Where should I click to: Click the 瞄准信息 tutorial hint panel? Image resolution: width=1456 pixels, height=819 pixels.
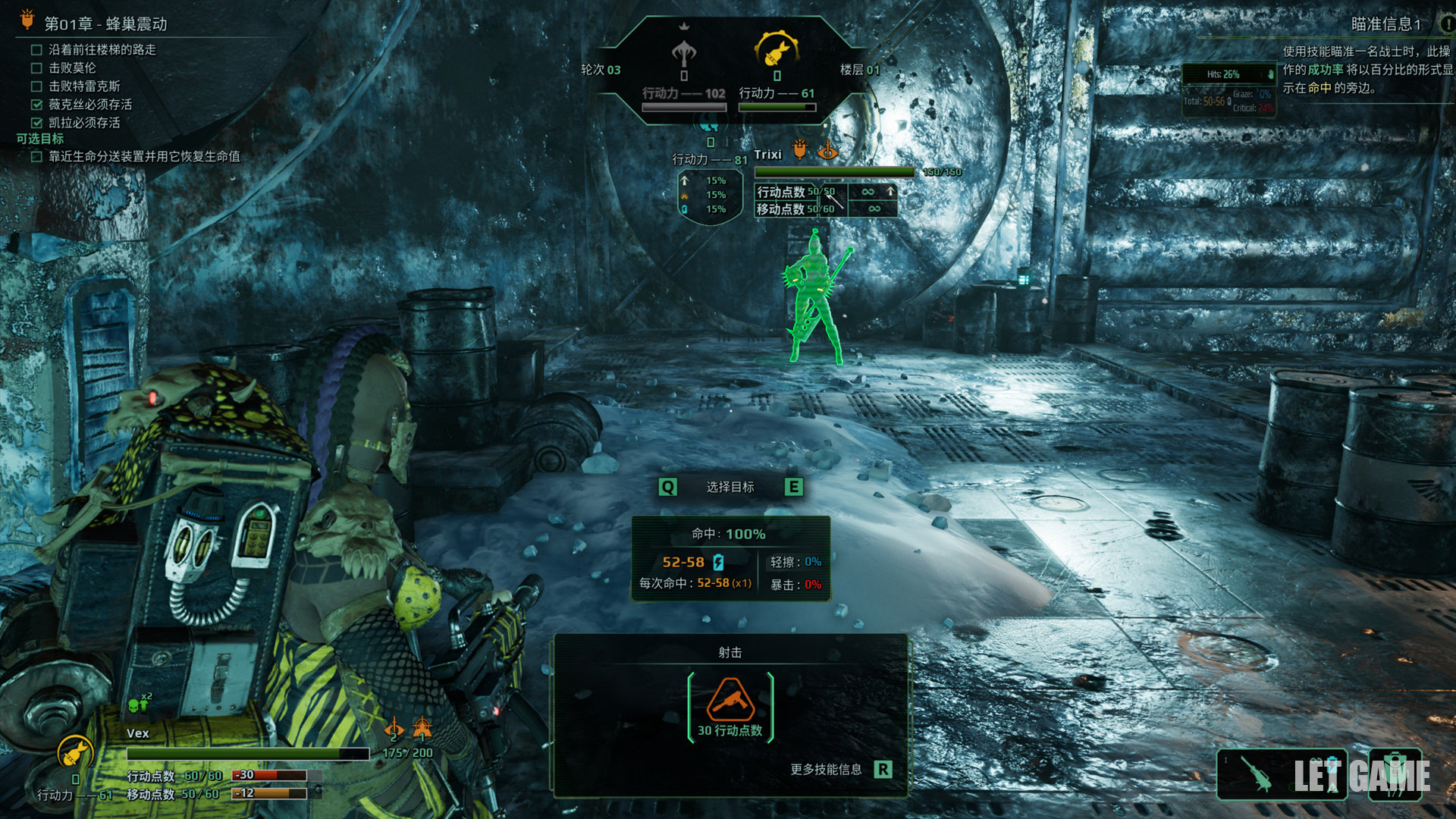pos(1365,68)
